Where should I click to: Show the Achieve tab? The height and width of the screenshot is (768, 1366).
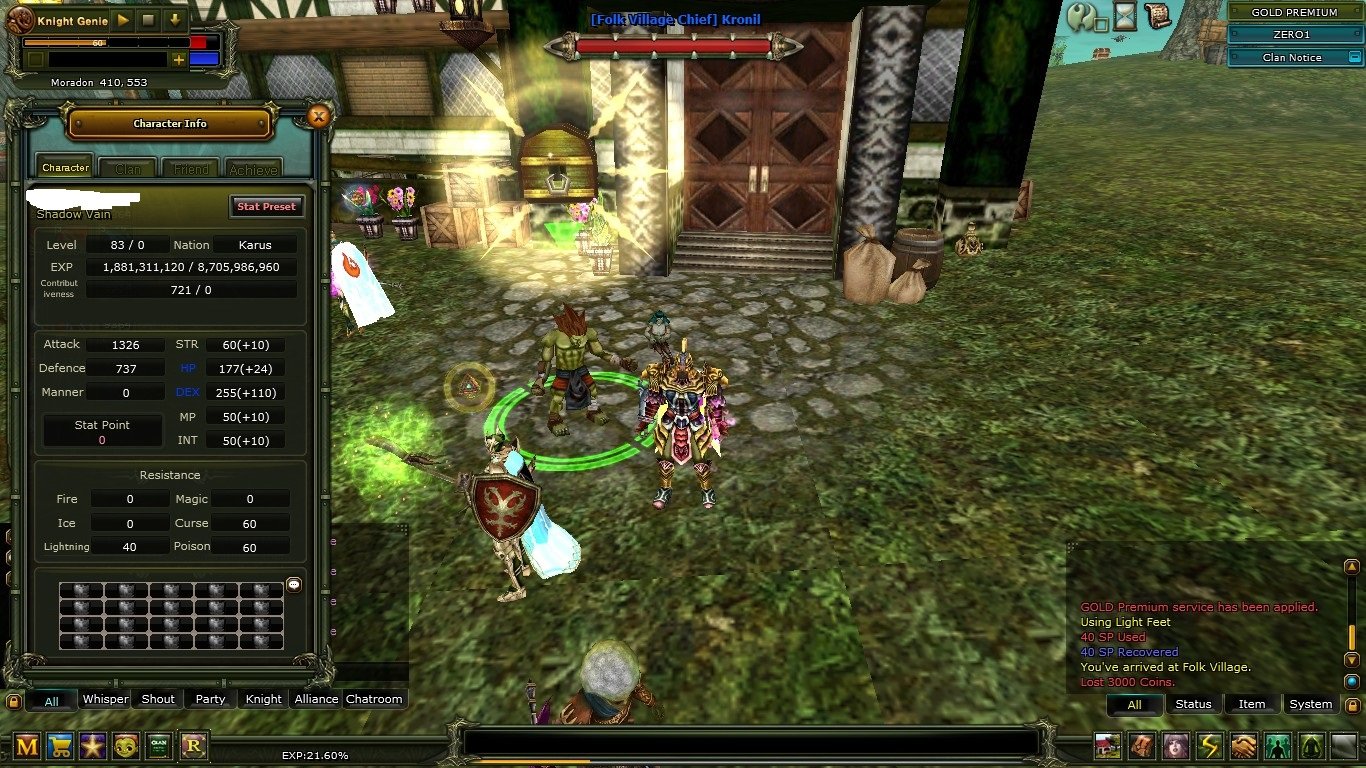pyautogui.click(x=252, y=169)
